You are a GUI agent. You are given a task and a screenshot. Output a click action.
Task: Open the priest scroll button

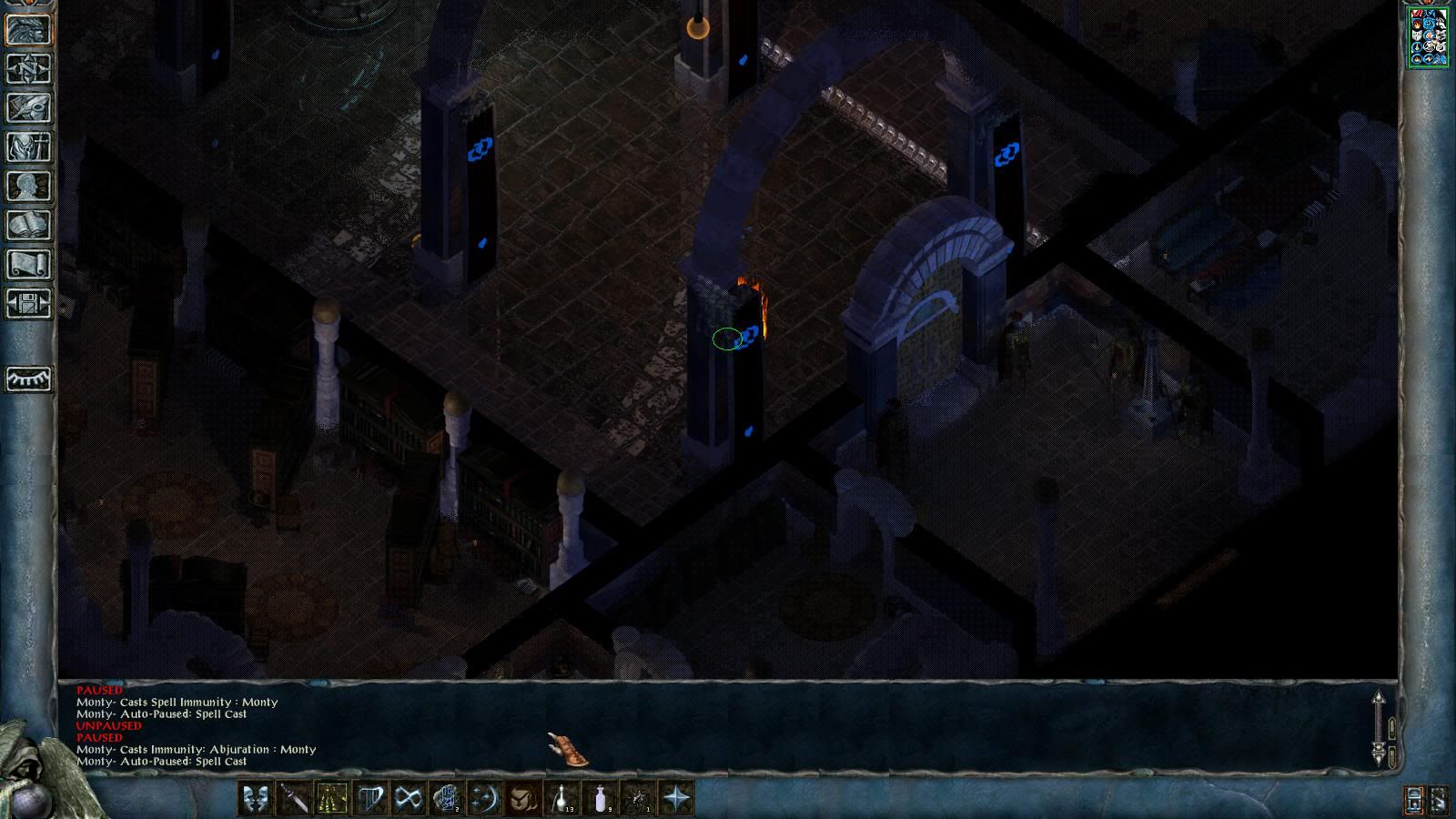28,264
